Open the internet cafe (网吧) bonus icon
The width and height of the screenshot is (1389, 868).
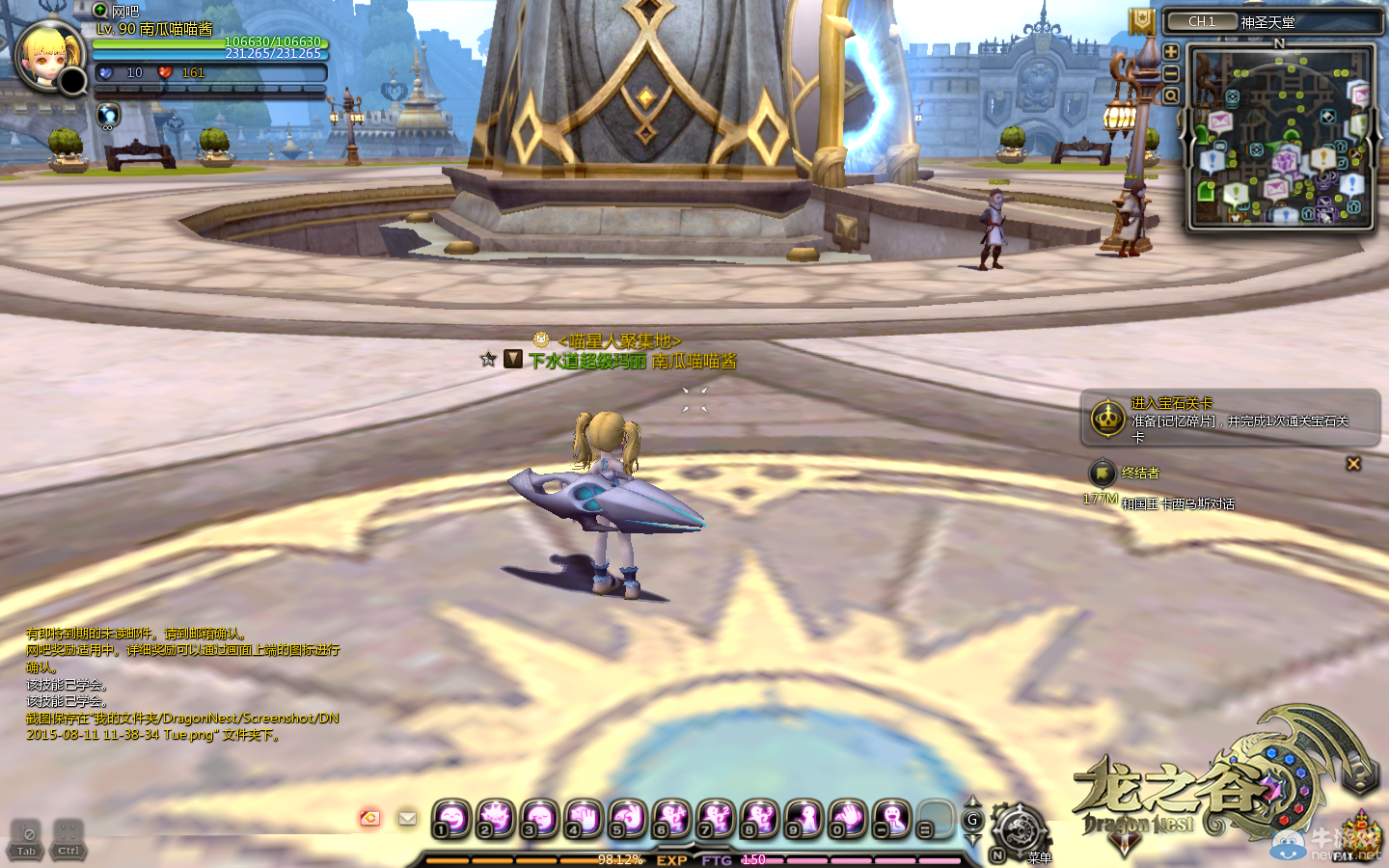pyautogui.click(x=100, y=11)
